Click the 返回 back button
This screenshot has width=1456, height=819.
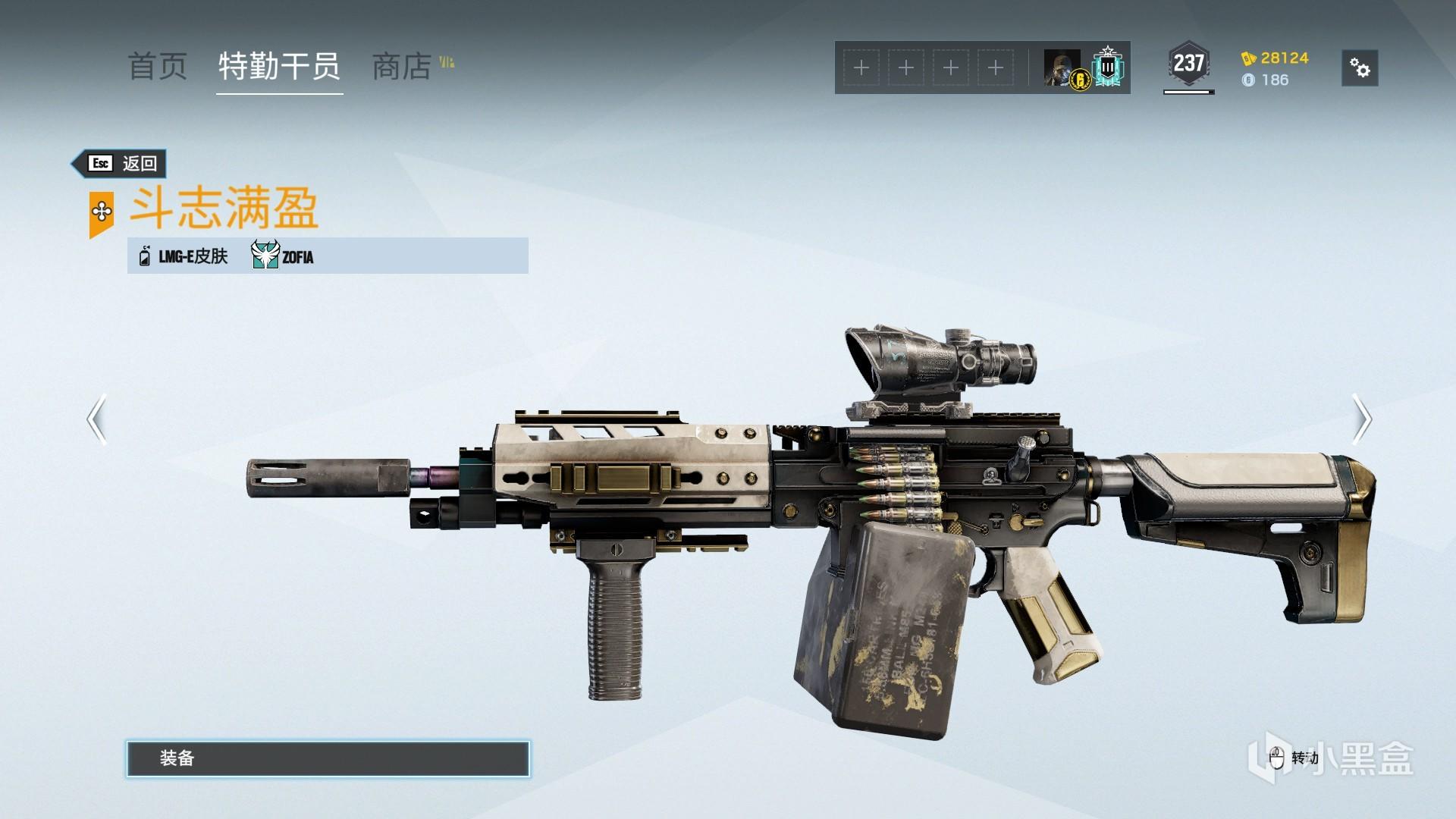(x=120, y=163)
